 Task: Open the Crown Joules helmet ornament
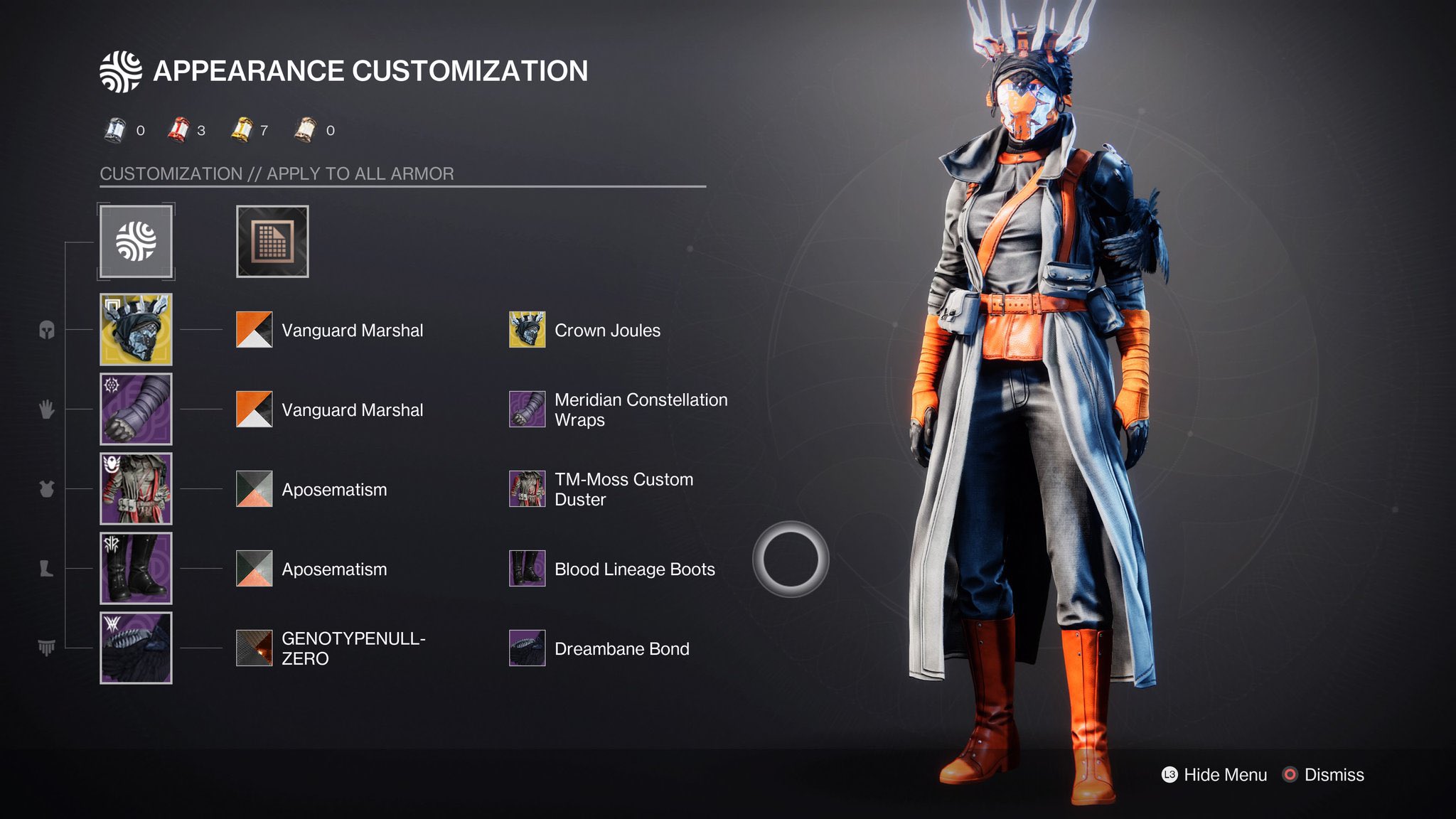527,330
